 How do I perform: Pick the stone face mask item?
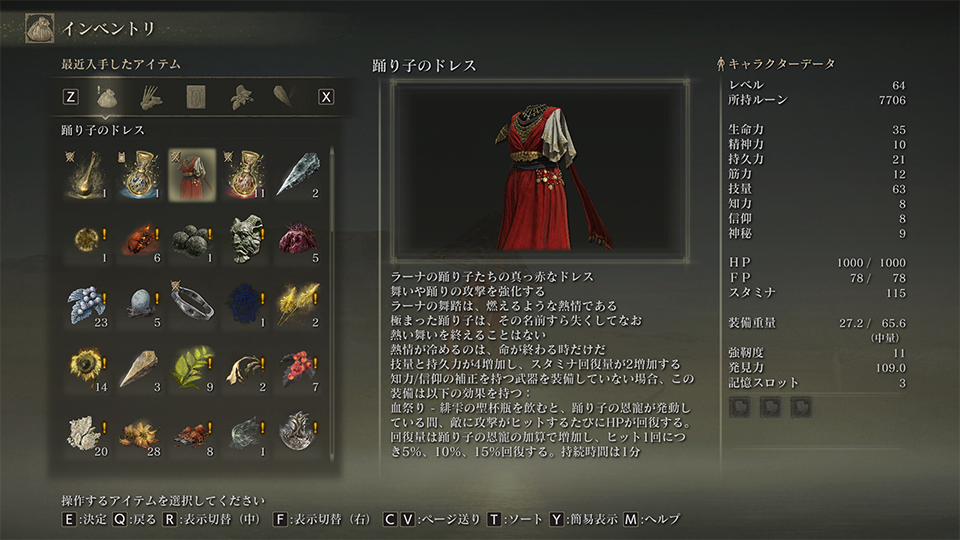click(x=245, y=239)
